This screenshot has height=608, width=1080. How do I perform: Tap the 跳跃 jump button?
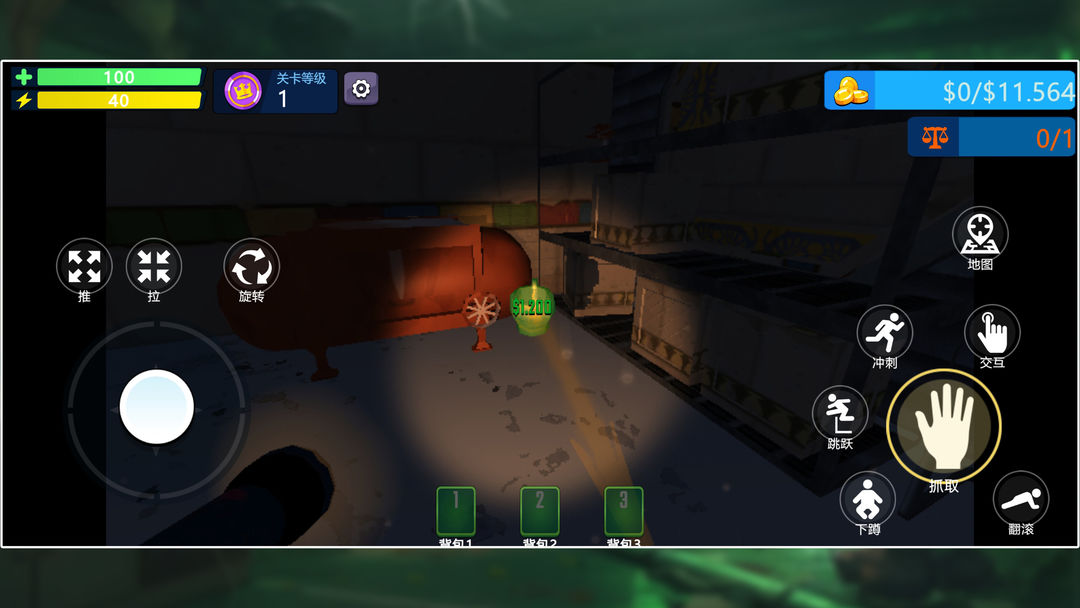point(840,413)
